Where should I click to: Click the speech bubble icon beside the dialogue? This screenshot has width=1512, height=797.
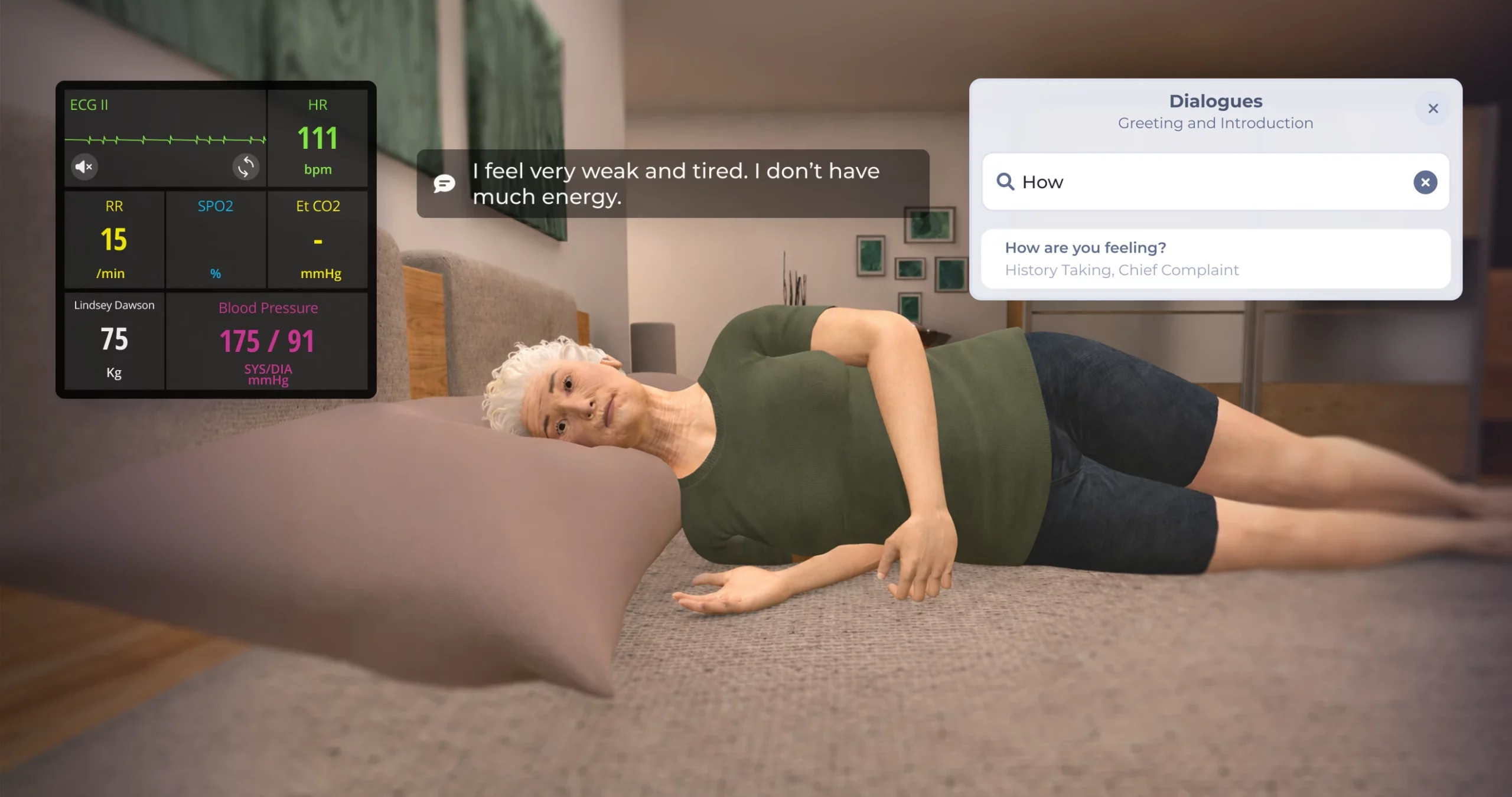coord(444,184)
